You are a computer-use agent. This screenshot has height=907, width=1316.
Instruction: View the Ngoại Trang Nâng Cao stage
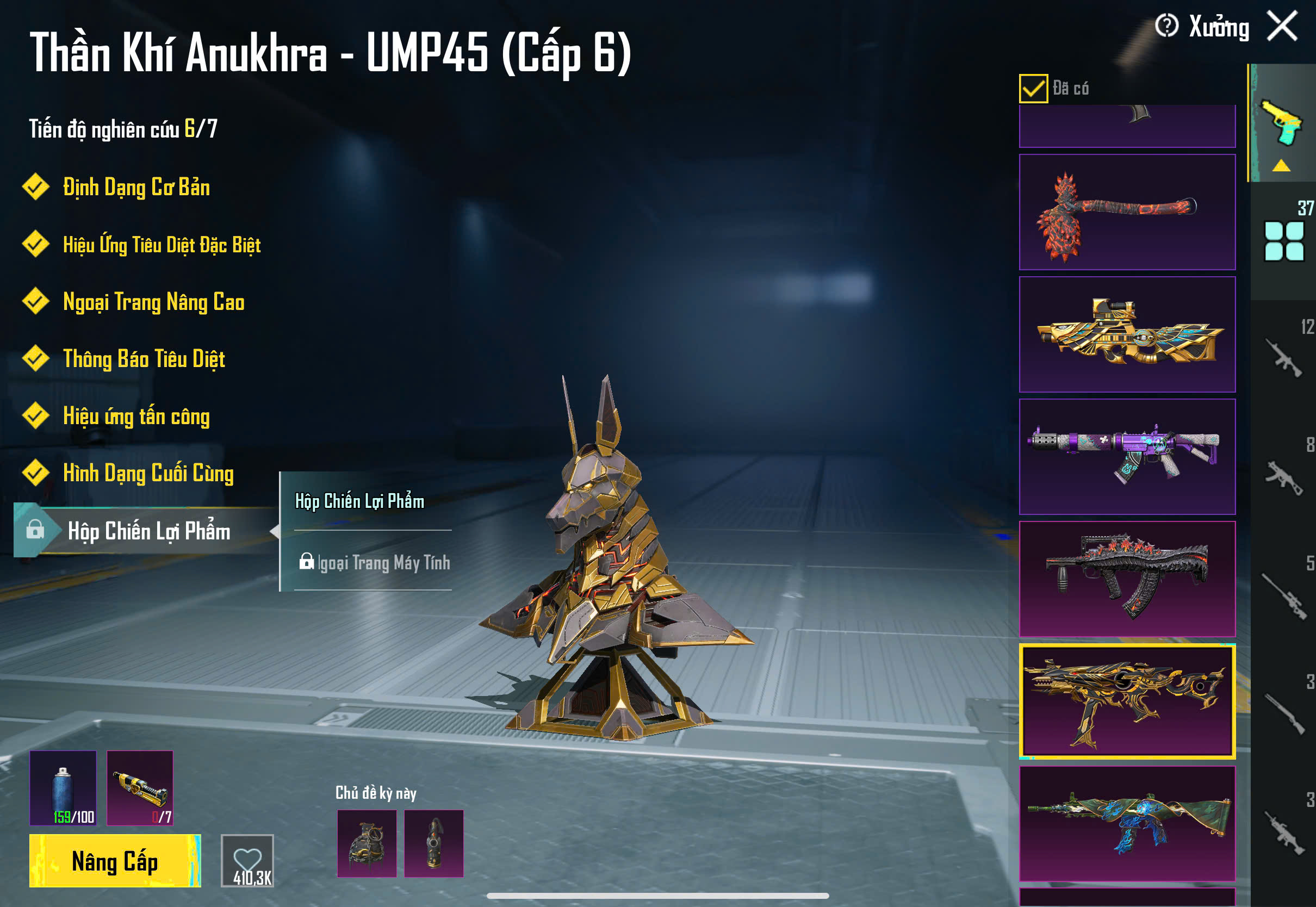click(153, 302)
